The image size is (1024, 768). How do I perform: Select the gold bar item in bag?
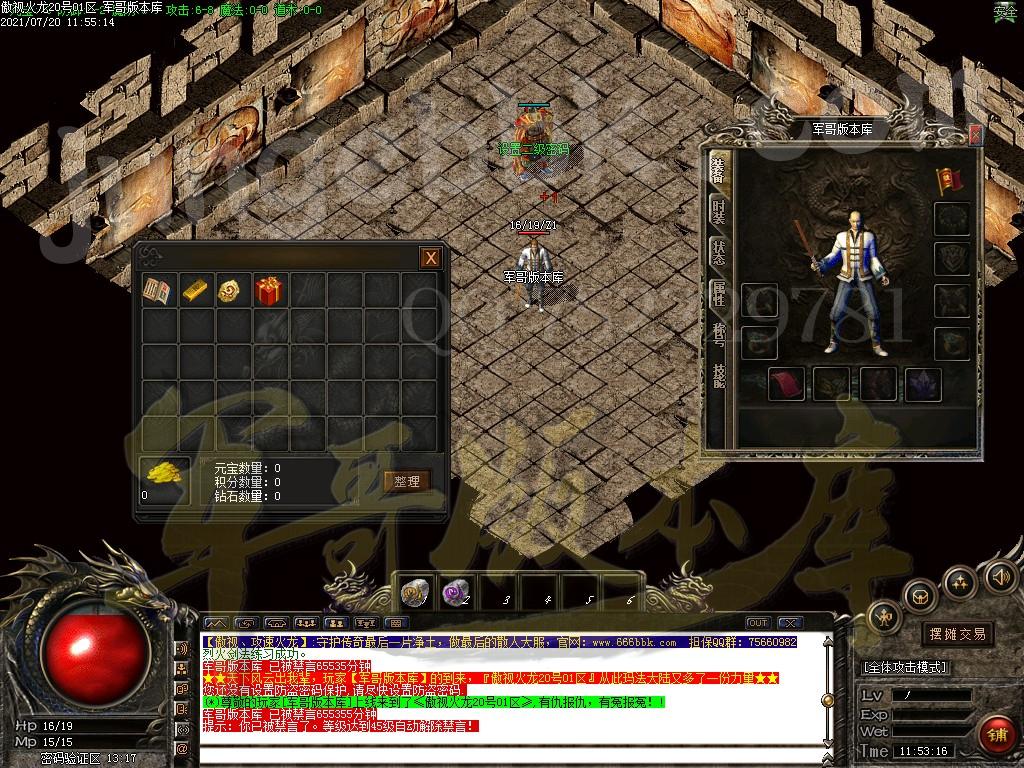point(197,291)
